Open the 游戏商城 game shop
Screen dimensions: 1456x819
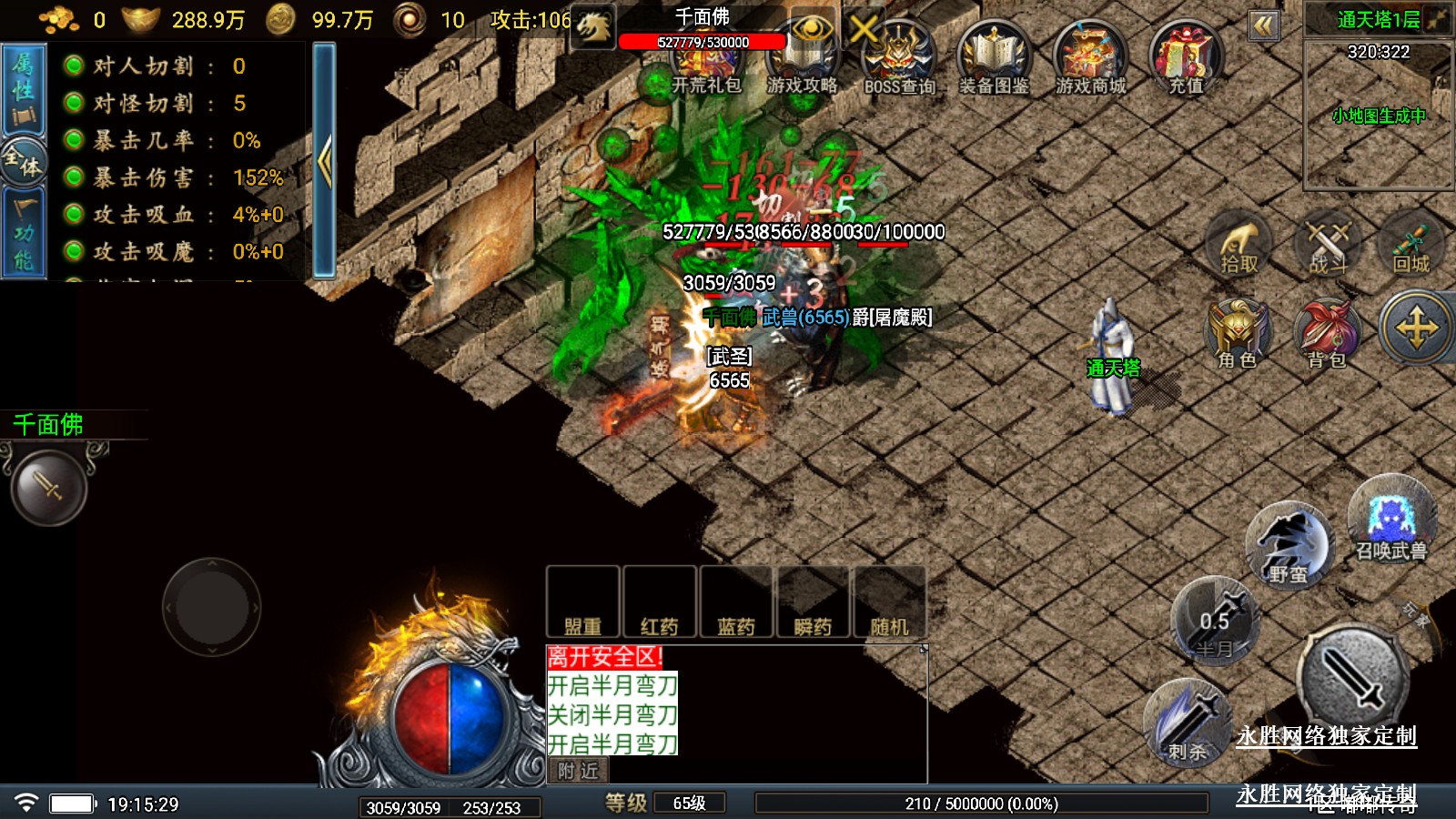point(1090,60)
